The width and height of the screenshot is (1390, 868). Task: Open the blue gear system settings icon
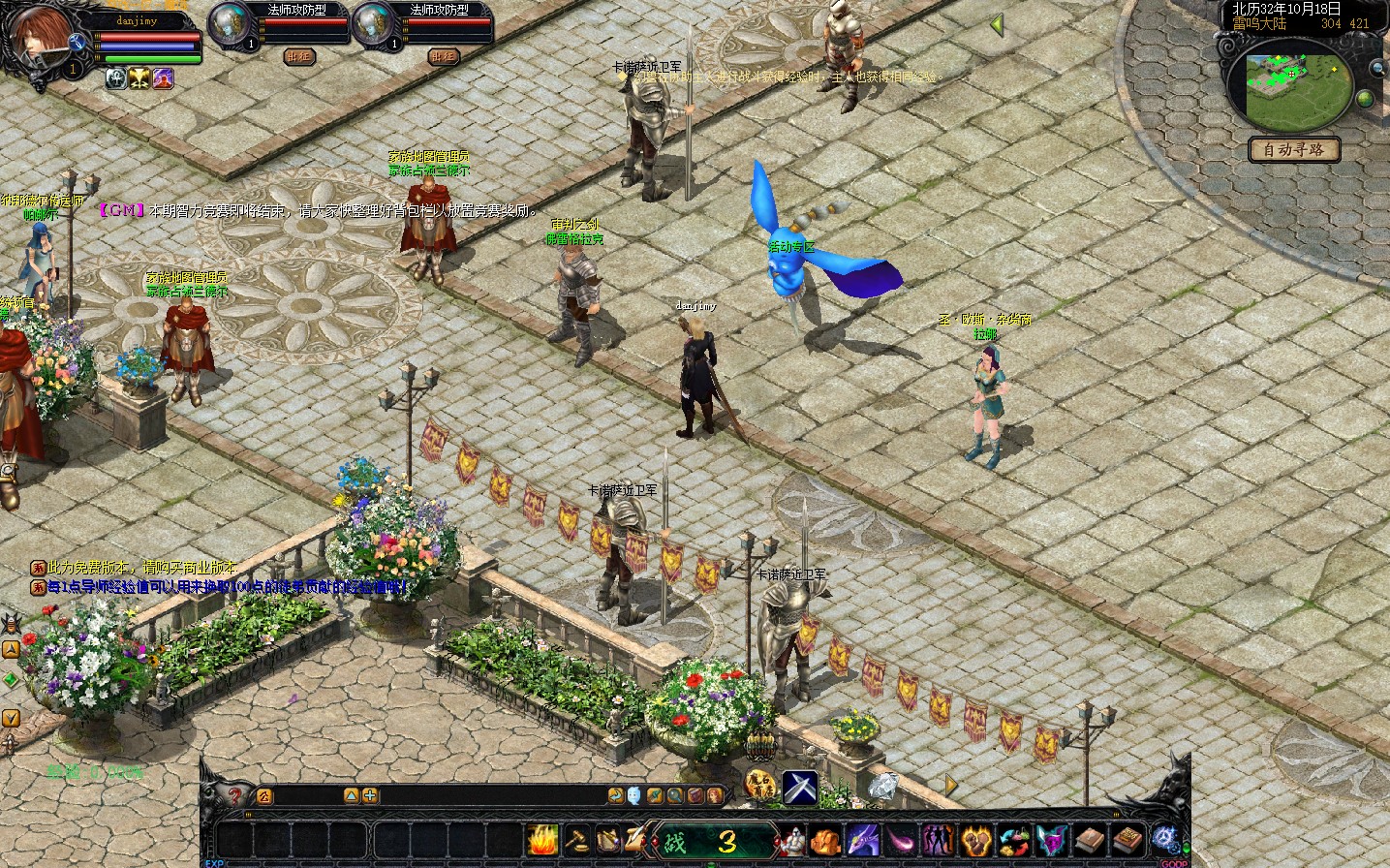pyautogui.click(x=1164, y=838)
